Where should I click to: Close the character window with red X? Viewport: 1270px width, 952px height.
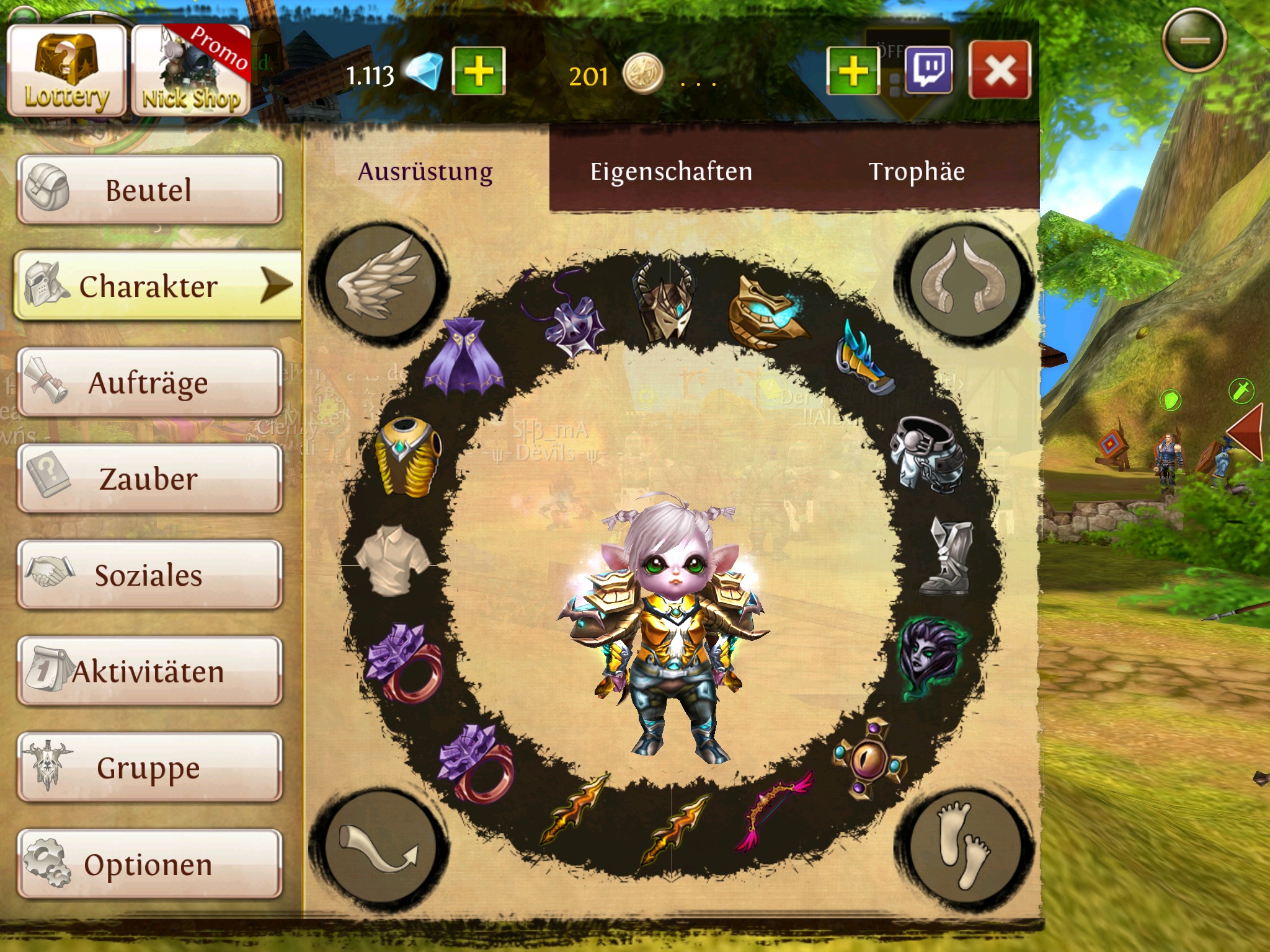[1000, 70]
